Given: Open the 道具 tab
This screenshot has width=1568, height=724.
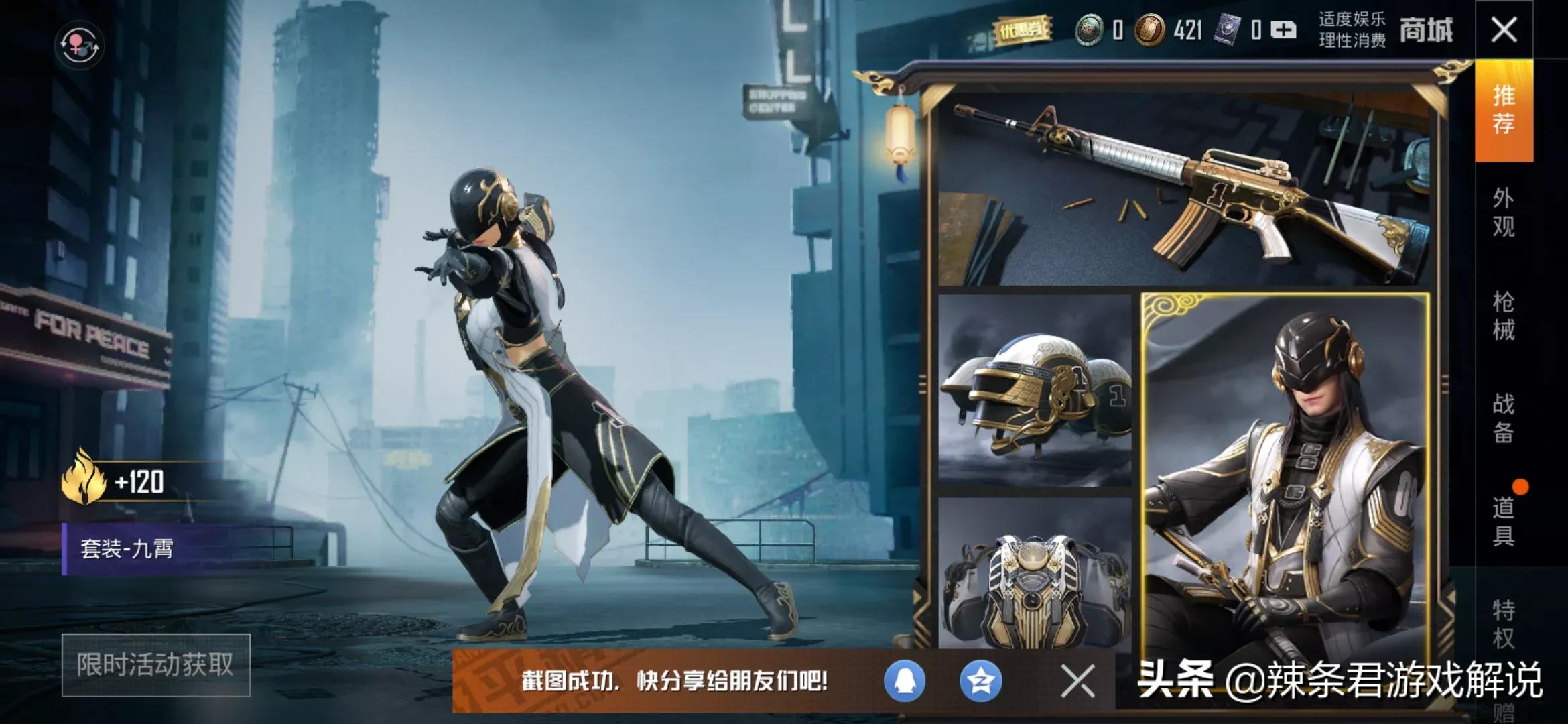Looking at the screenshot, I should pyautogui.click(x=1504, y=522).
